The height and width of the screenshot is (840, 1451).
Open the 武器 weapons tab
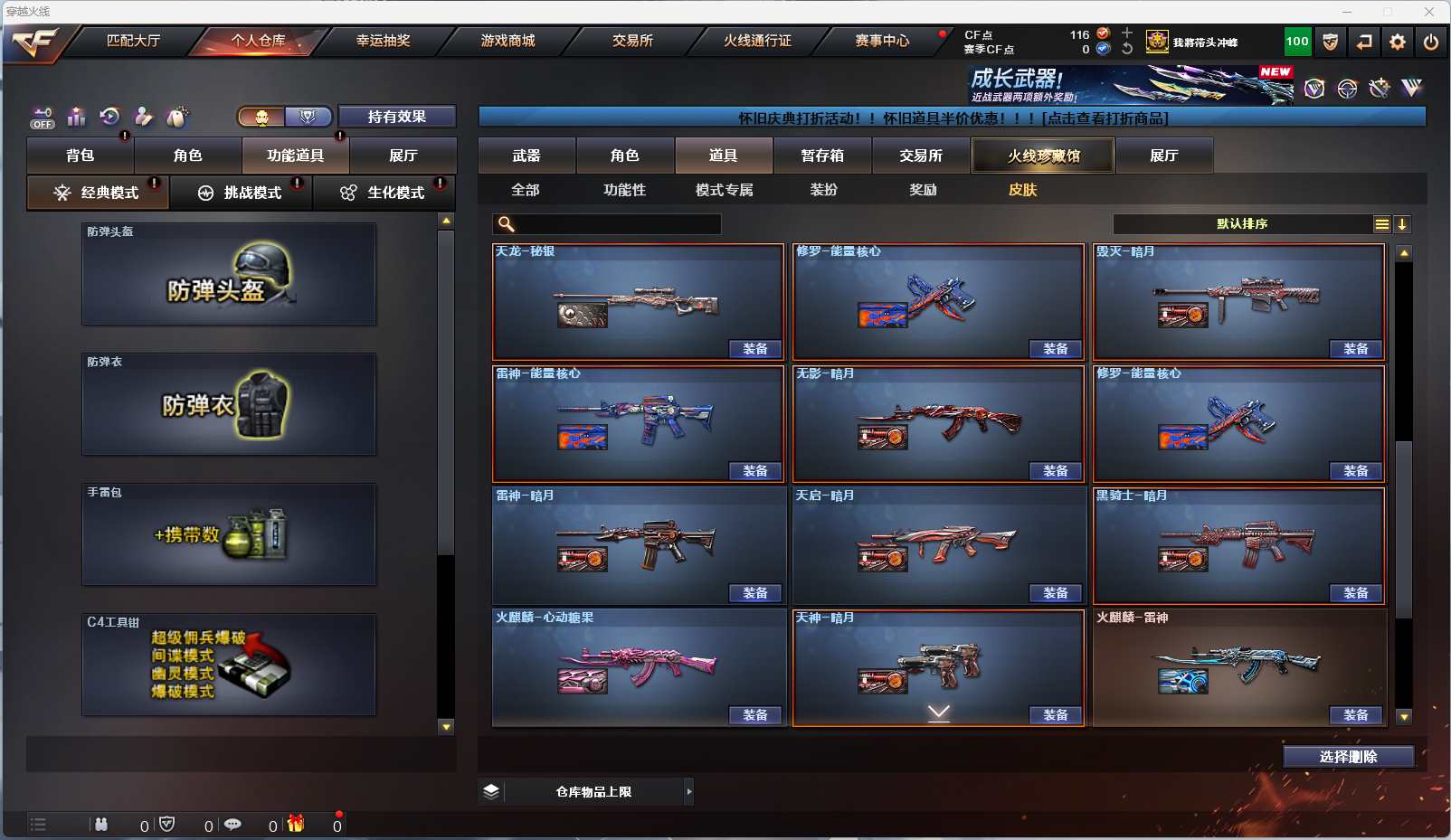click(x=526, y=156)
